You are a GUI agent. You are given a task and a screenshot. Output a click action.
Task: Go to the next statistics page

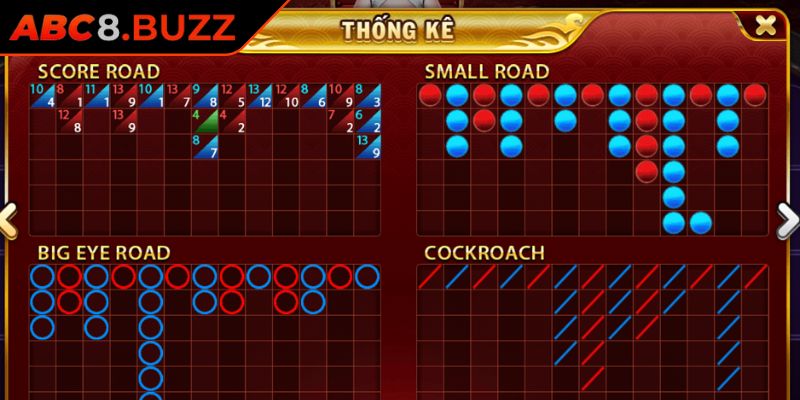(787, 218)
